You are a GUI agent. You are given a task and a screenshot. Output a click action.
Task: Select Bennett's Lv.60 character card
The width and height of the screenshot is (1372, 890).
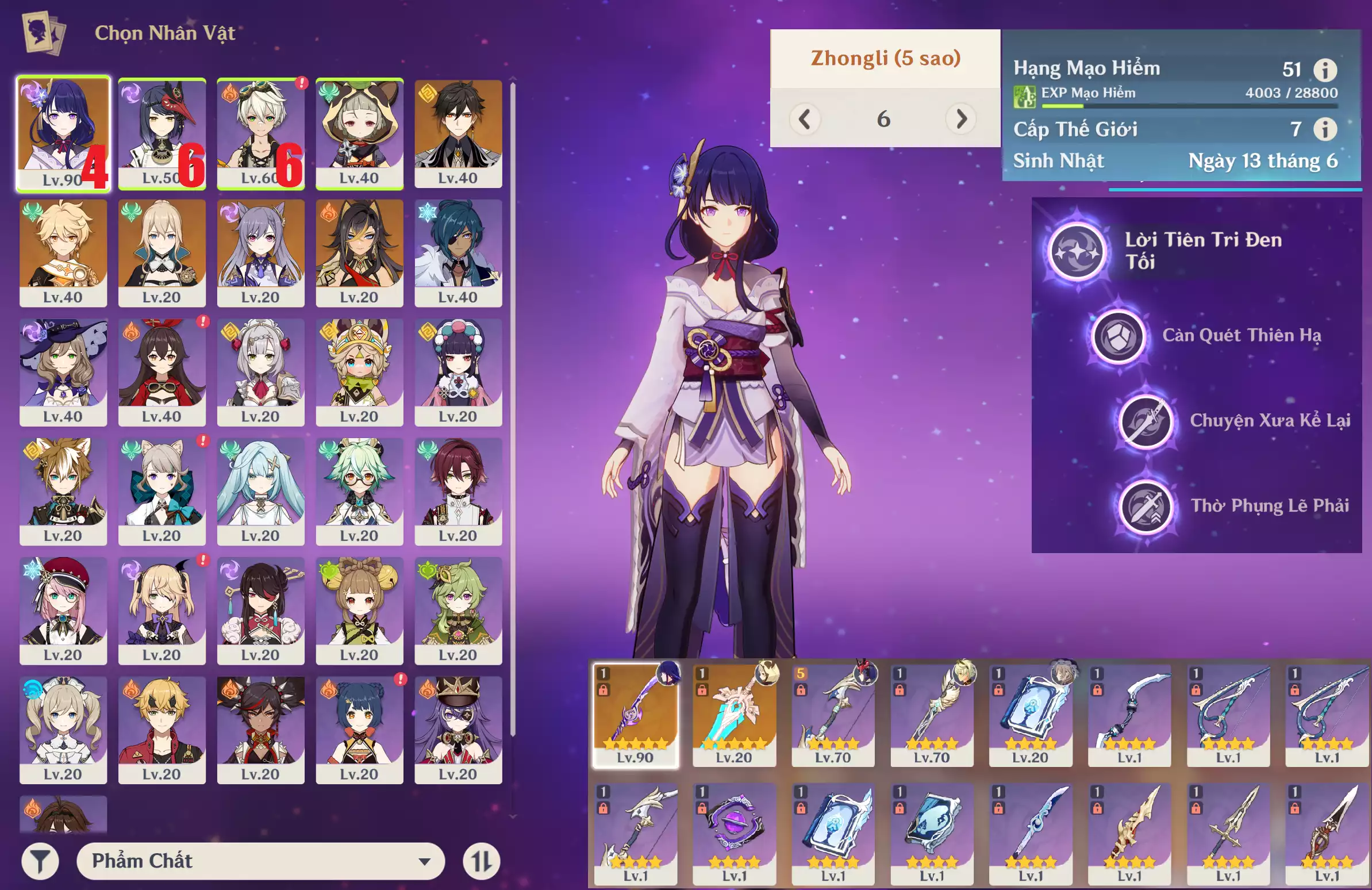pyautogui.click(x=260, y=133)
